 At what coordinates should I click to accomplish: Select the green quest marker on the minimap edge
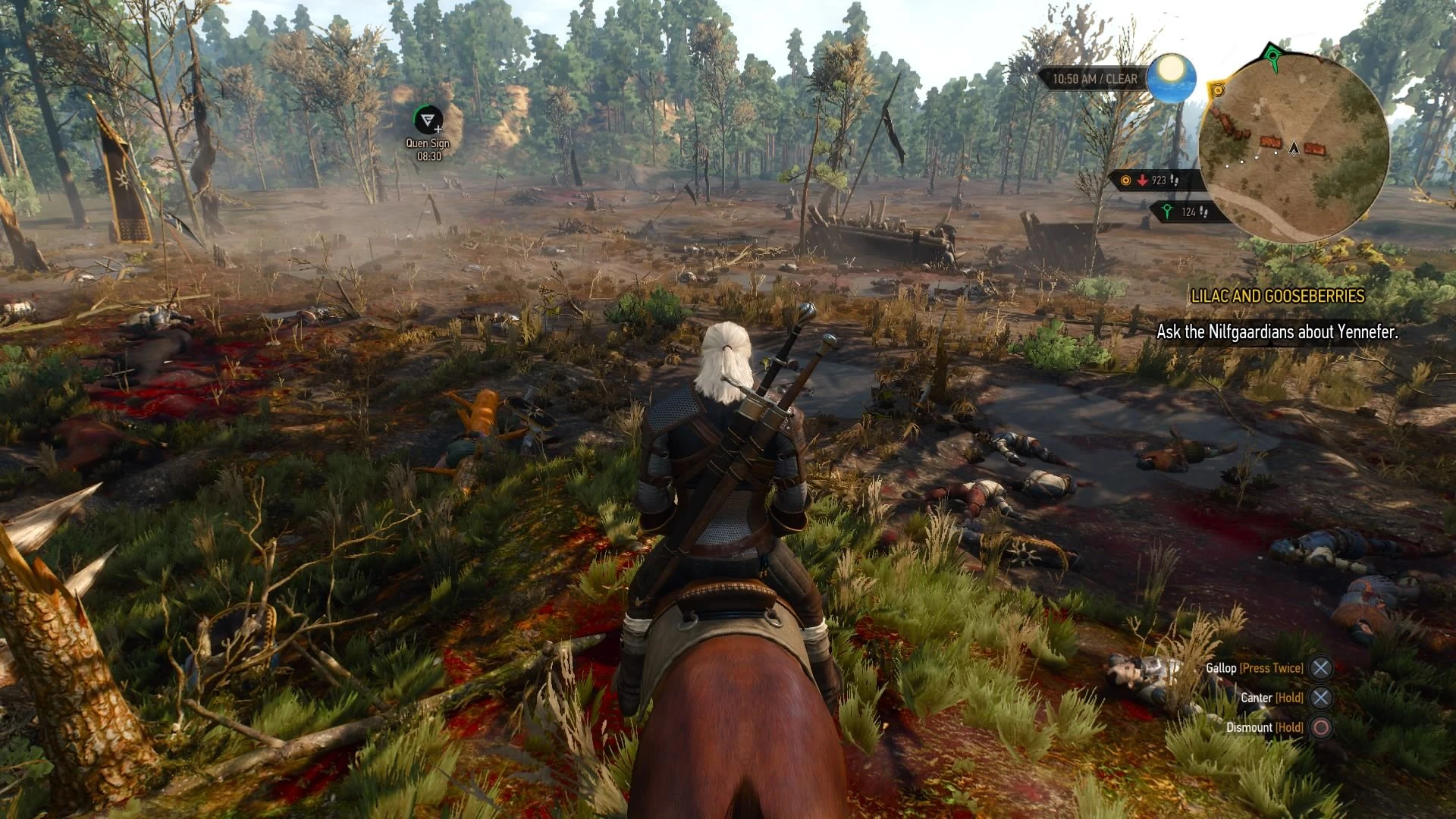[1273, 55]
